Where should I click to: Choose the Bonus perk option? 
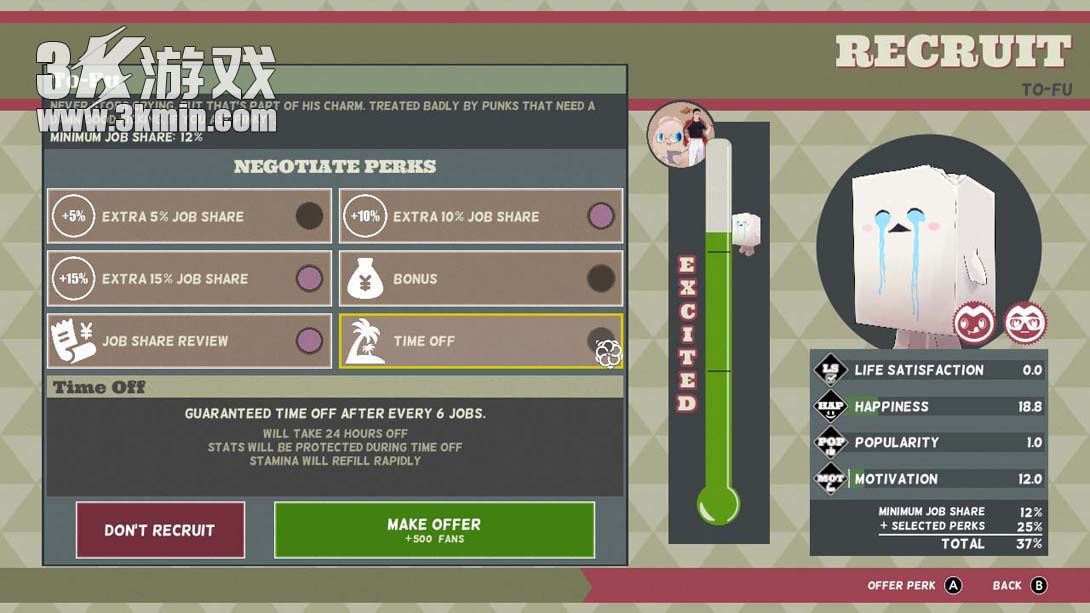tap(481, 279)
